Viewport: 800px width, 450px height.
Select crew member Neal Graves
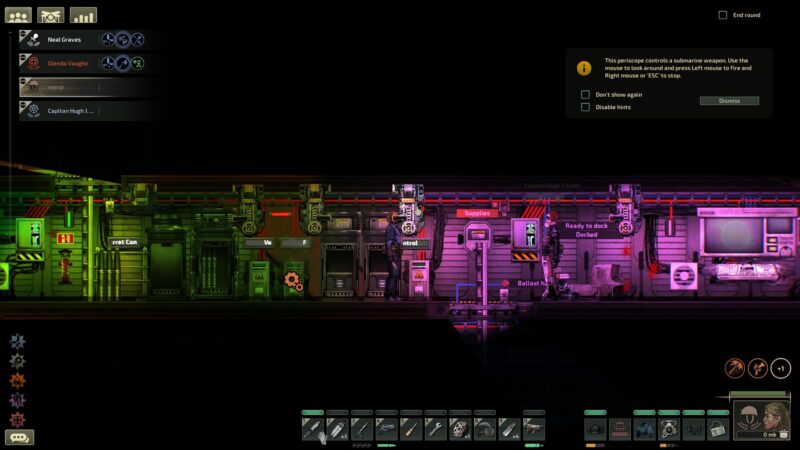point(64,40)
